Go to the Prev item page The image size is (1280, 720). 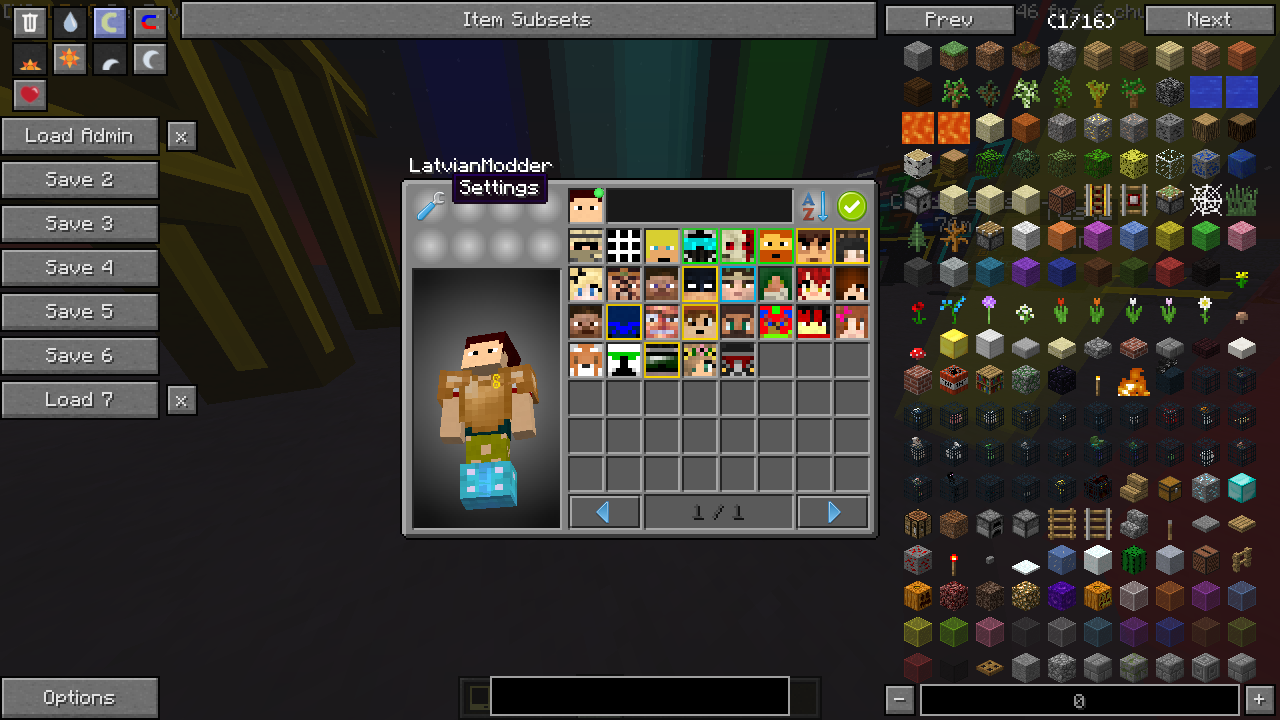tap(949, 20)
